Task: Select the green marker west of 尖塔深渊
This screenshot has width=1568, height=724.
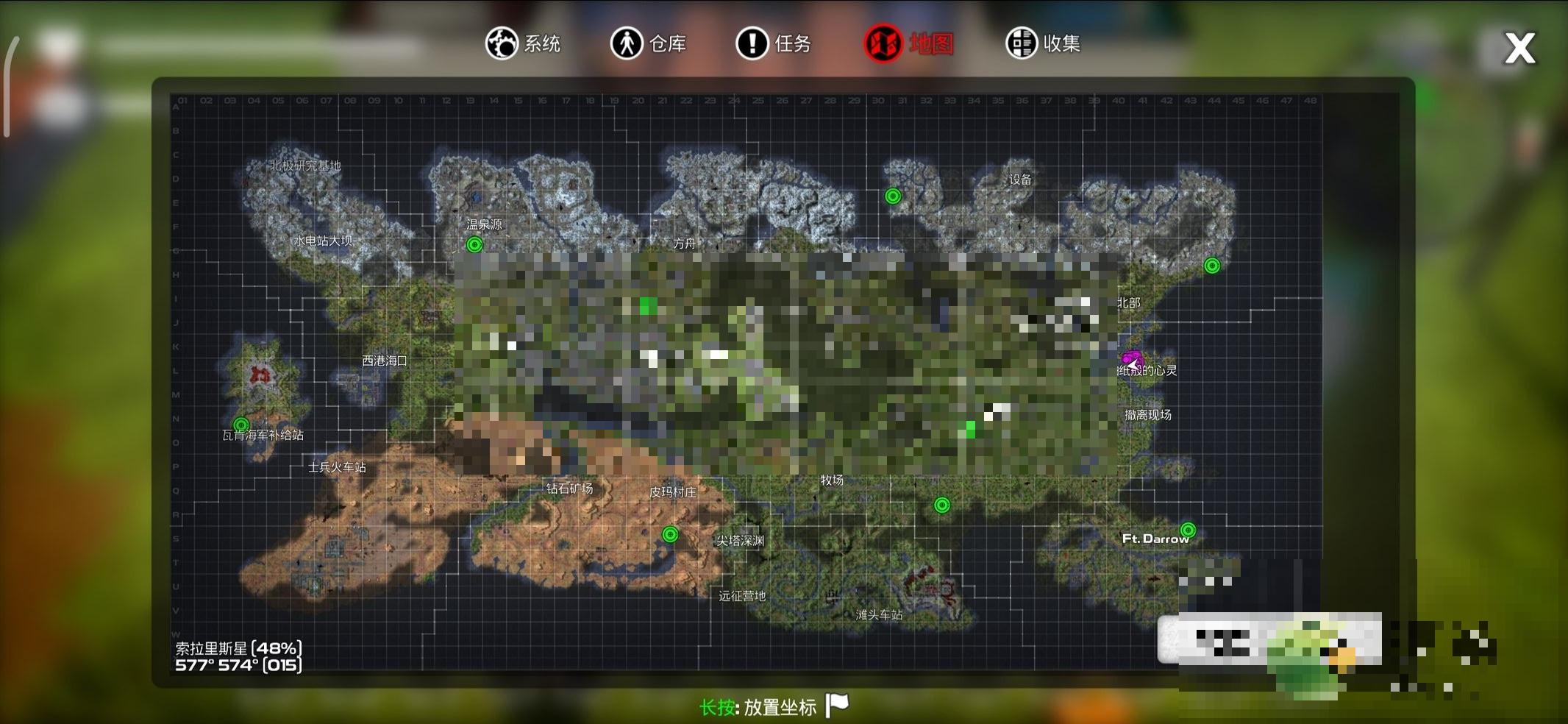Action: click(670, 534)
